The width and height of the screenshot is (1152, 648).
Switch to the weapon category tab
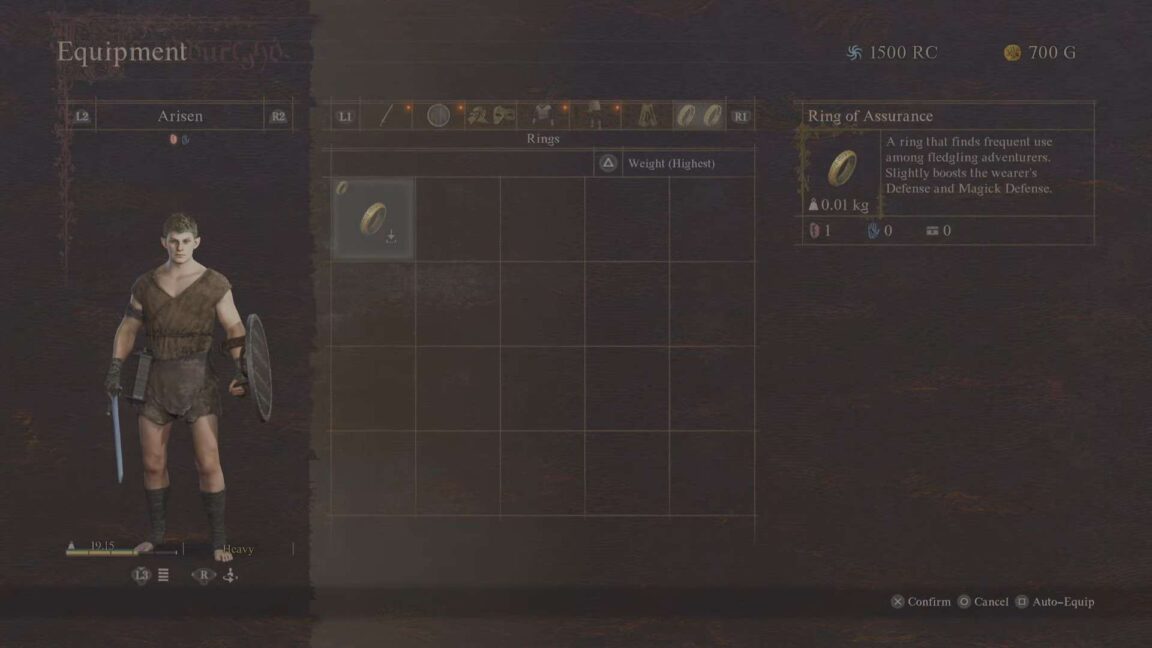387,116
